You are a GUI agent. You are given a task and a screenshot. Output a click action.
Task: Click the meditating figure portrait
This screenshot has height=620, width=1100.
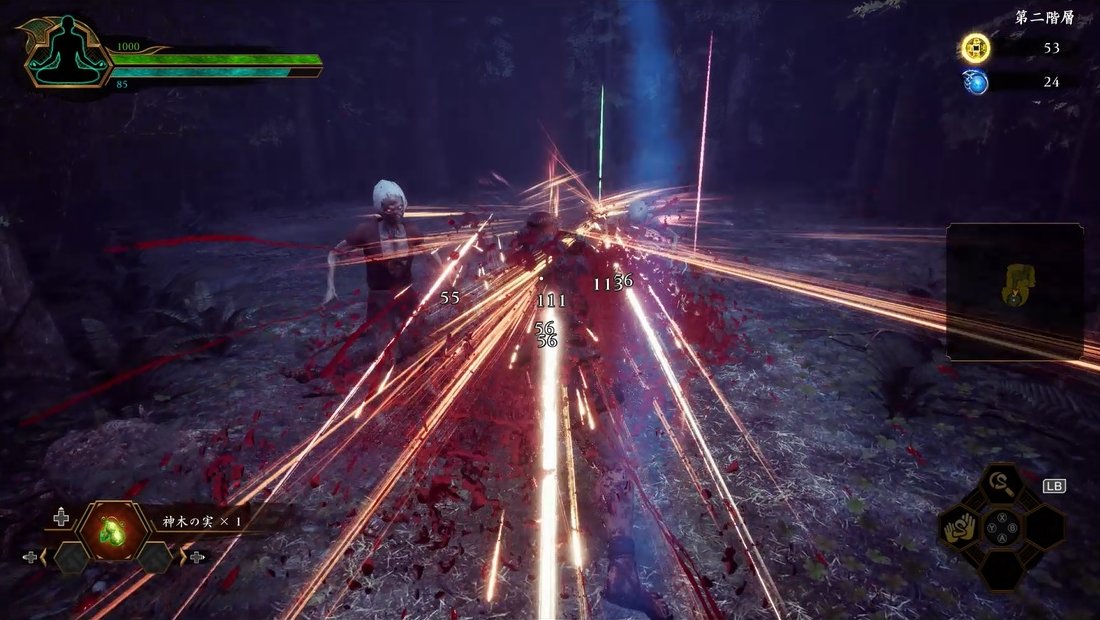69,50
